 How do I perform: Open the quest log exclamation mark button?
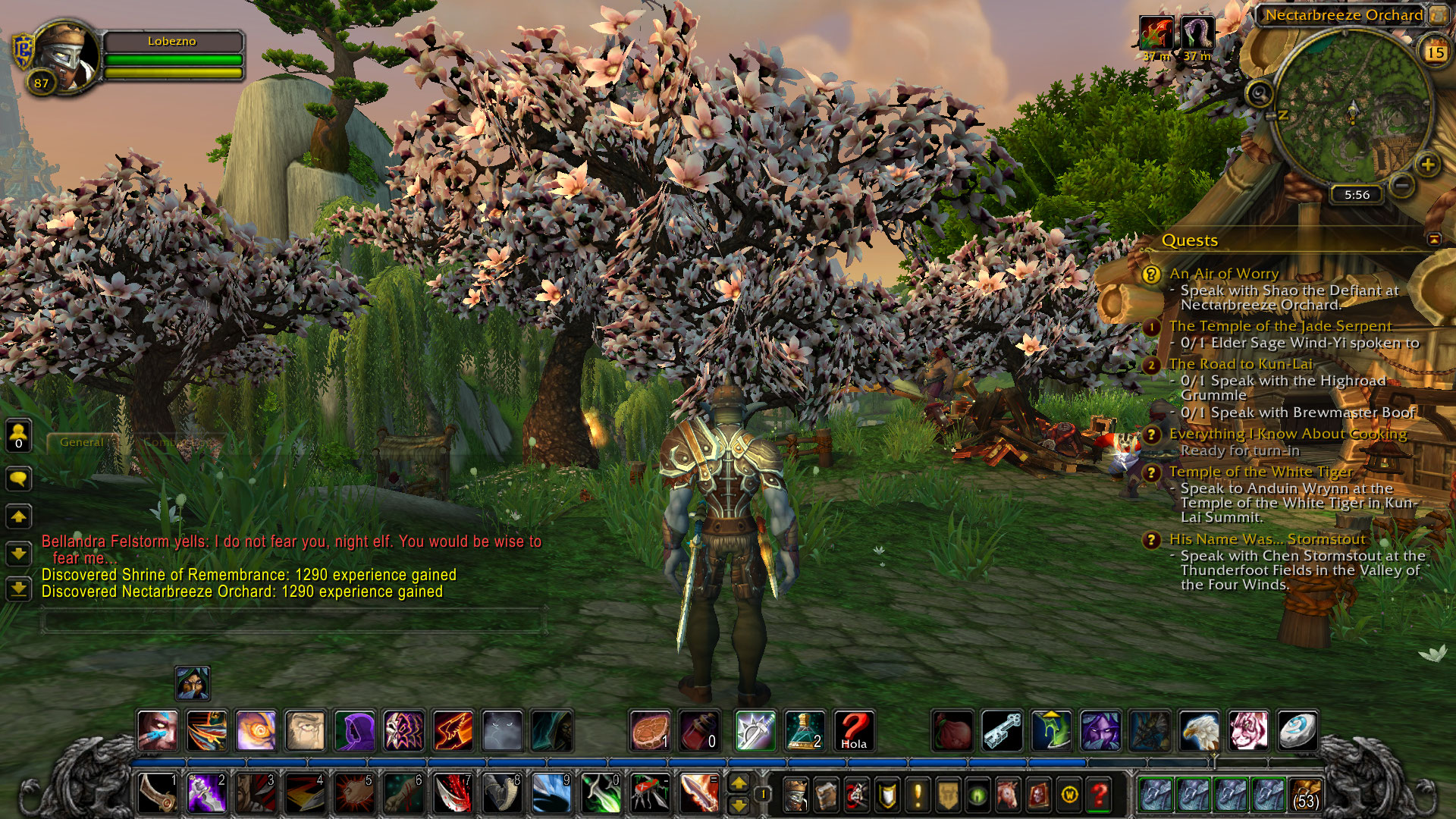[918, 795]
